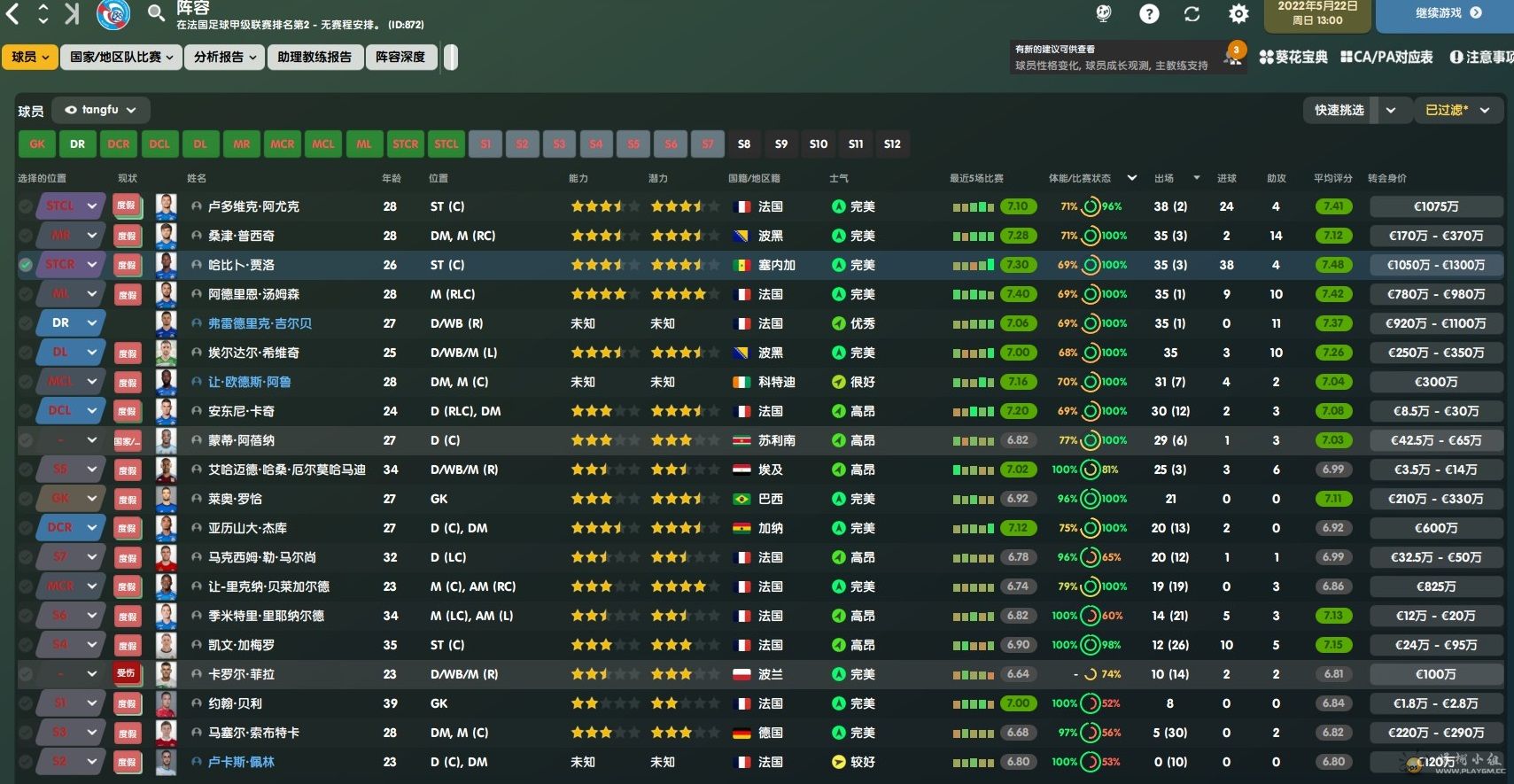The width and height of the screenshot is (1514, 784).
Task: Open the 分析报告 dropdown
Action: tap(225, 57)
